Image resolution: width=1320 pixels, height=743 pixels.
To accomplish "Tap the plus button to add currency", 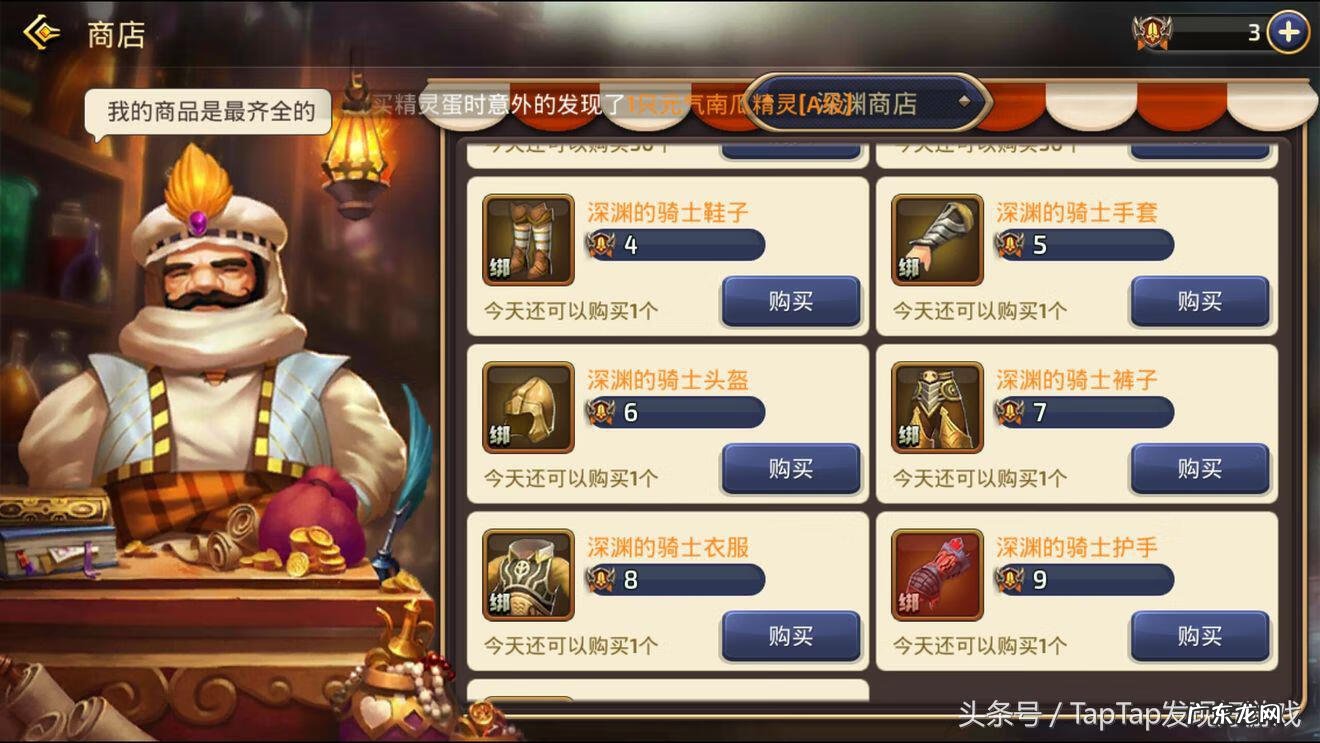I will pyautogui.click(x=1287, y=30).
